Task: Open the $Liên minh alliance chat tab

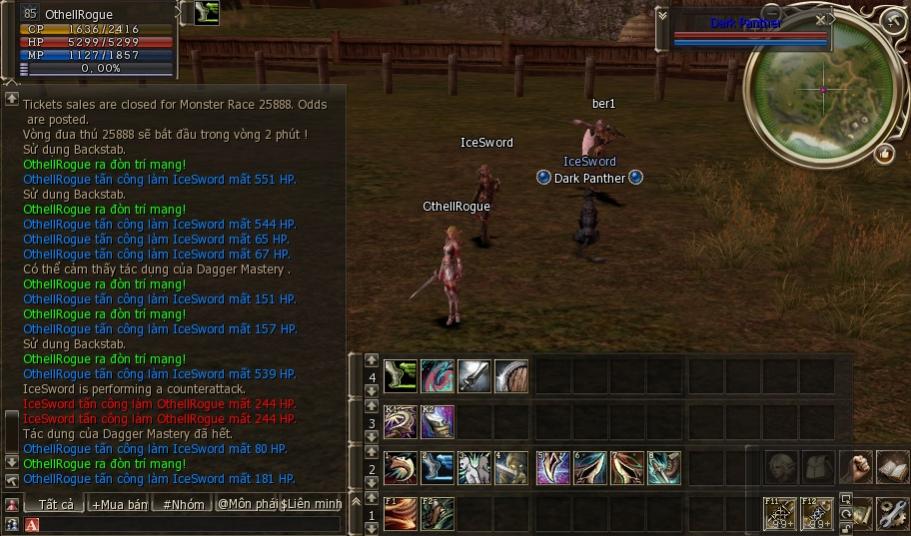Action: point(312,504)
